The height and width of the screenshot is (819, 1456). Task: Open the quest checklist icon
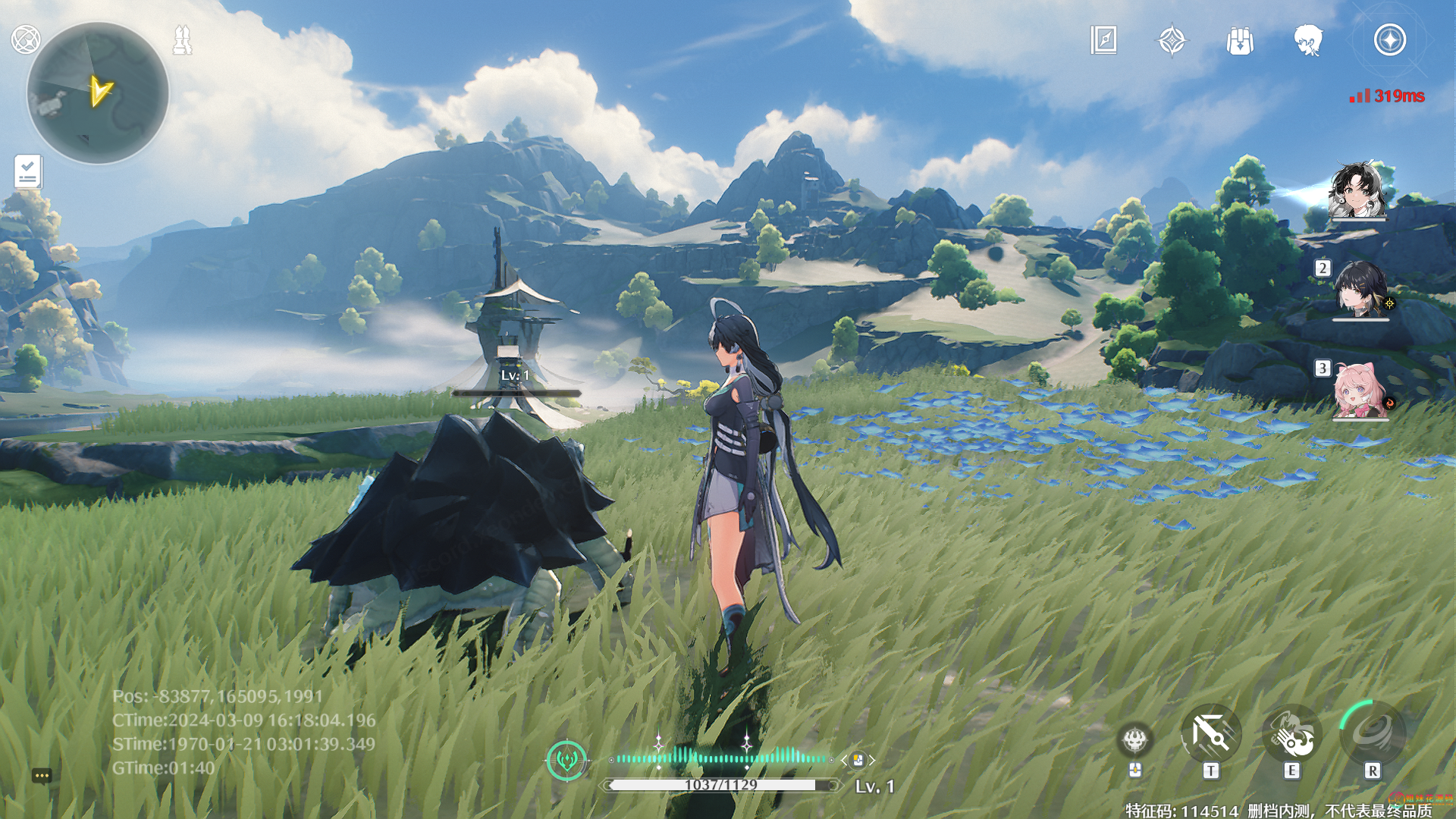click(x=28, y=171)
